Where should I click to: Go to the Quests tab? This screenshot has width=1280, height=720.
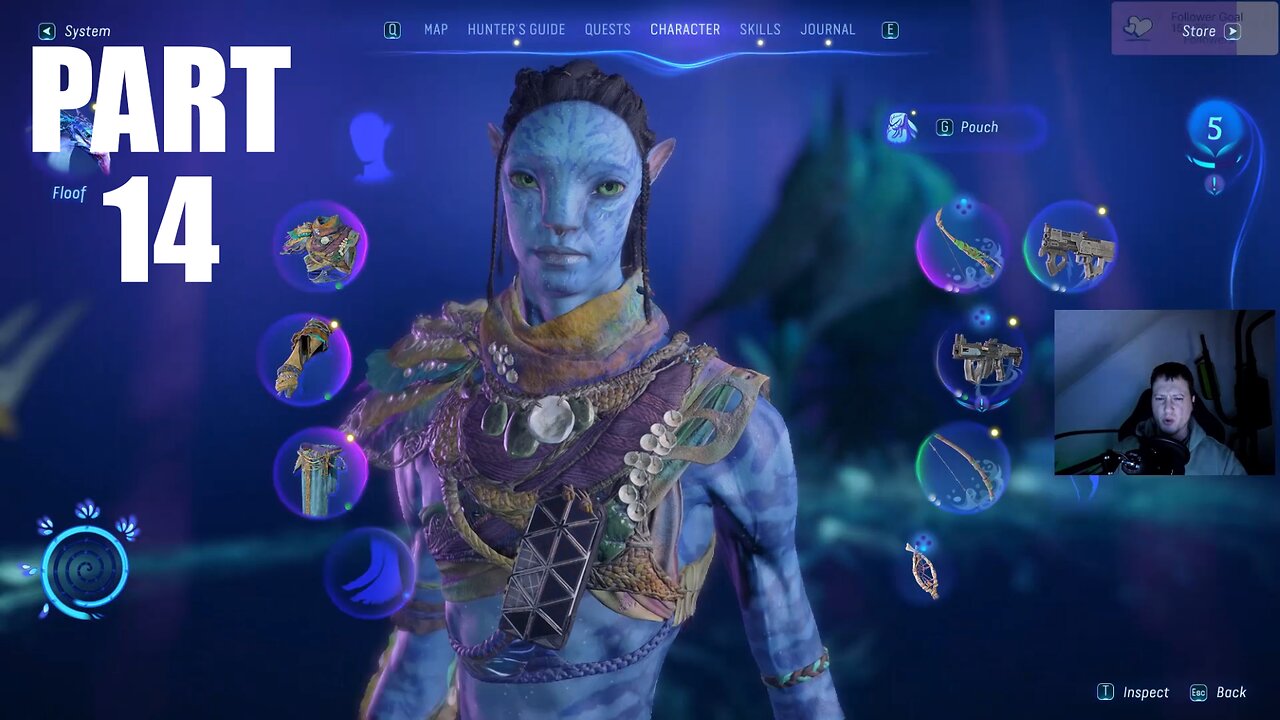608,30
